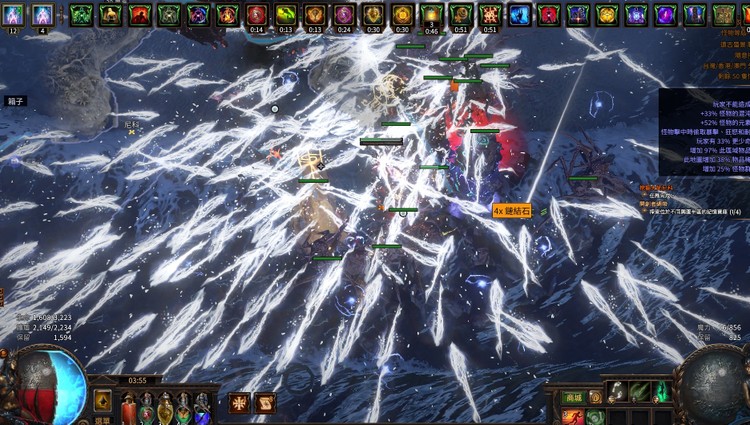This screenshot has width=750, height=425.
Task: Activate the glowing green figure skill
Action: coord(661,392)
